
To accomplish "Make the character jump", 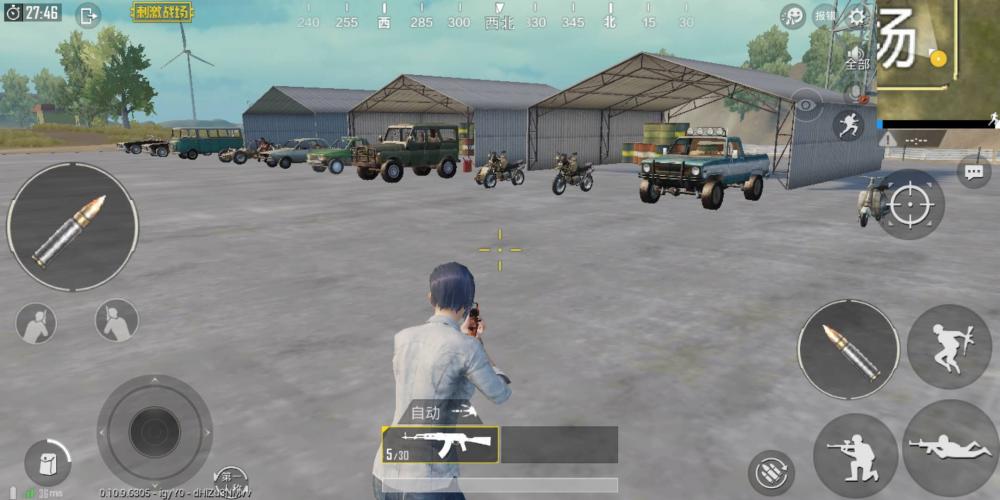I will (949, 346).
